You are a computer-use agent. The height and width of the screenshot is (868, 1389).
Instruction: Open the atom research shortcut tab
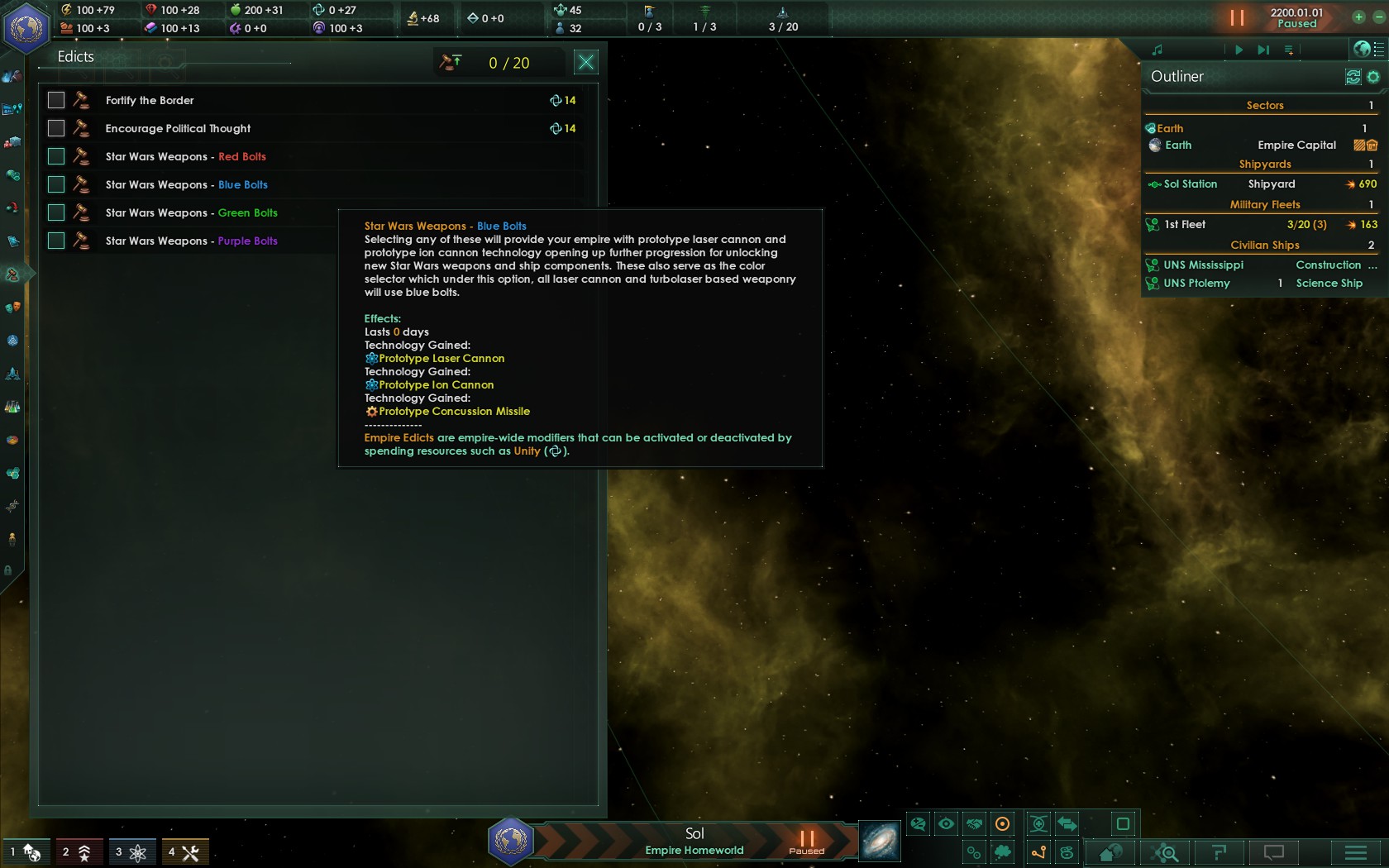tap(131, 852)
